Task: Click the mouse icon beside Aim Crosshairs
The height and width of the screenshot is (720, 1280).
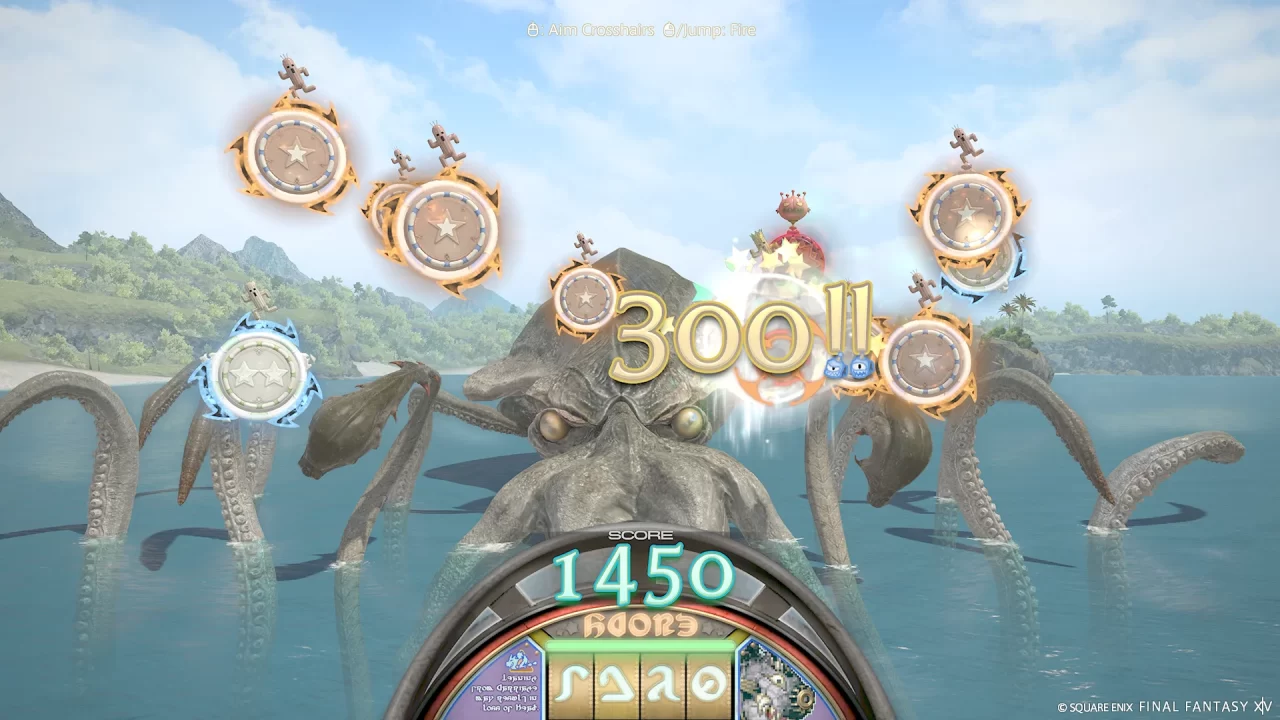Action: point(533,31)
